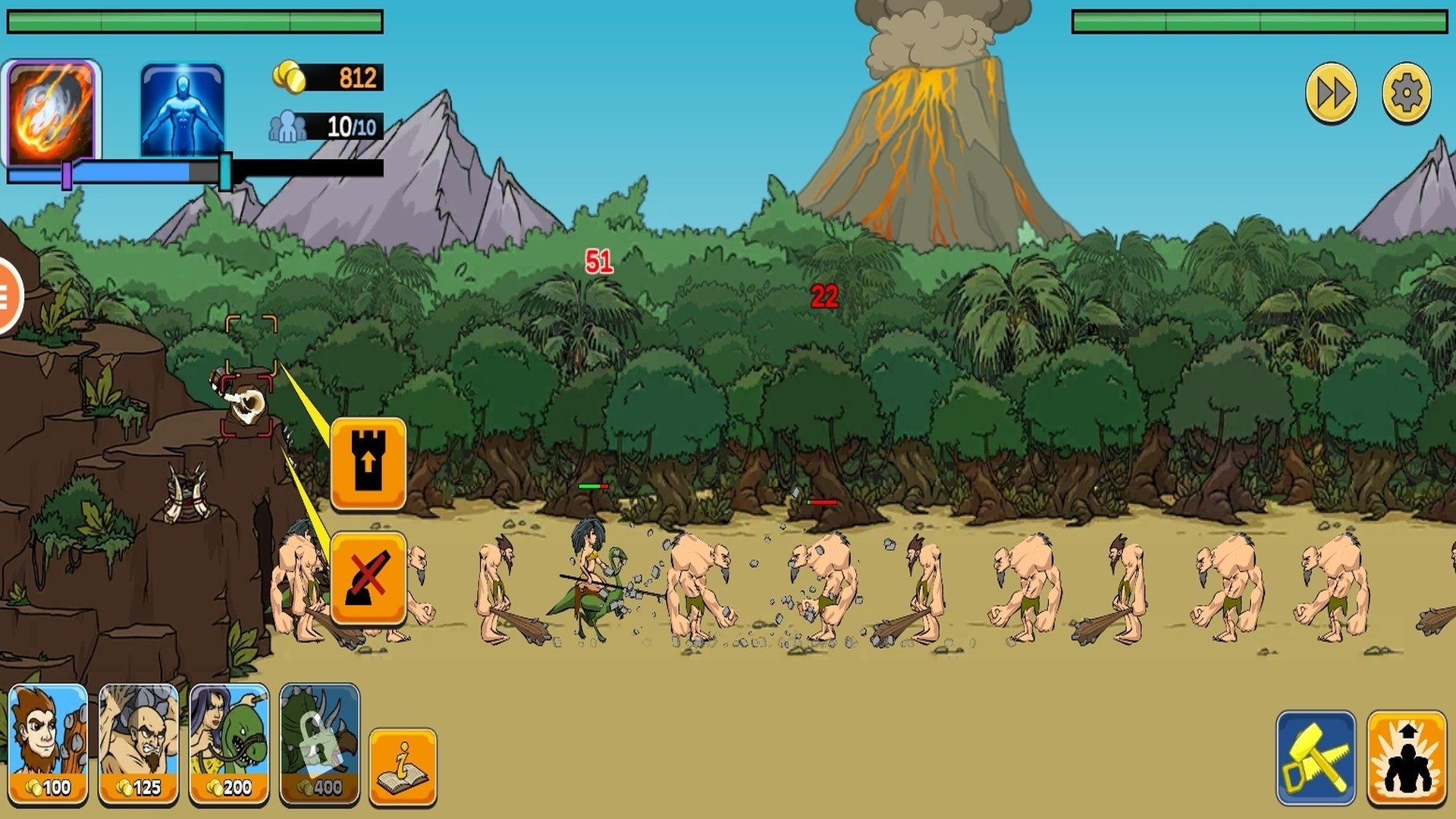Select the locked unit costing 400 gold
Viewport: 1456px width, 819px height.
tap(319, 743)
